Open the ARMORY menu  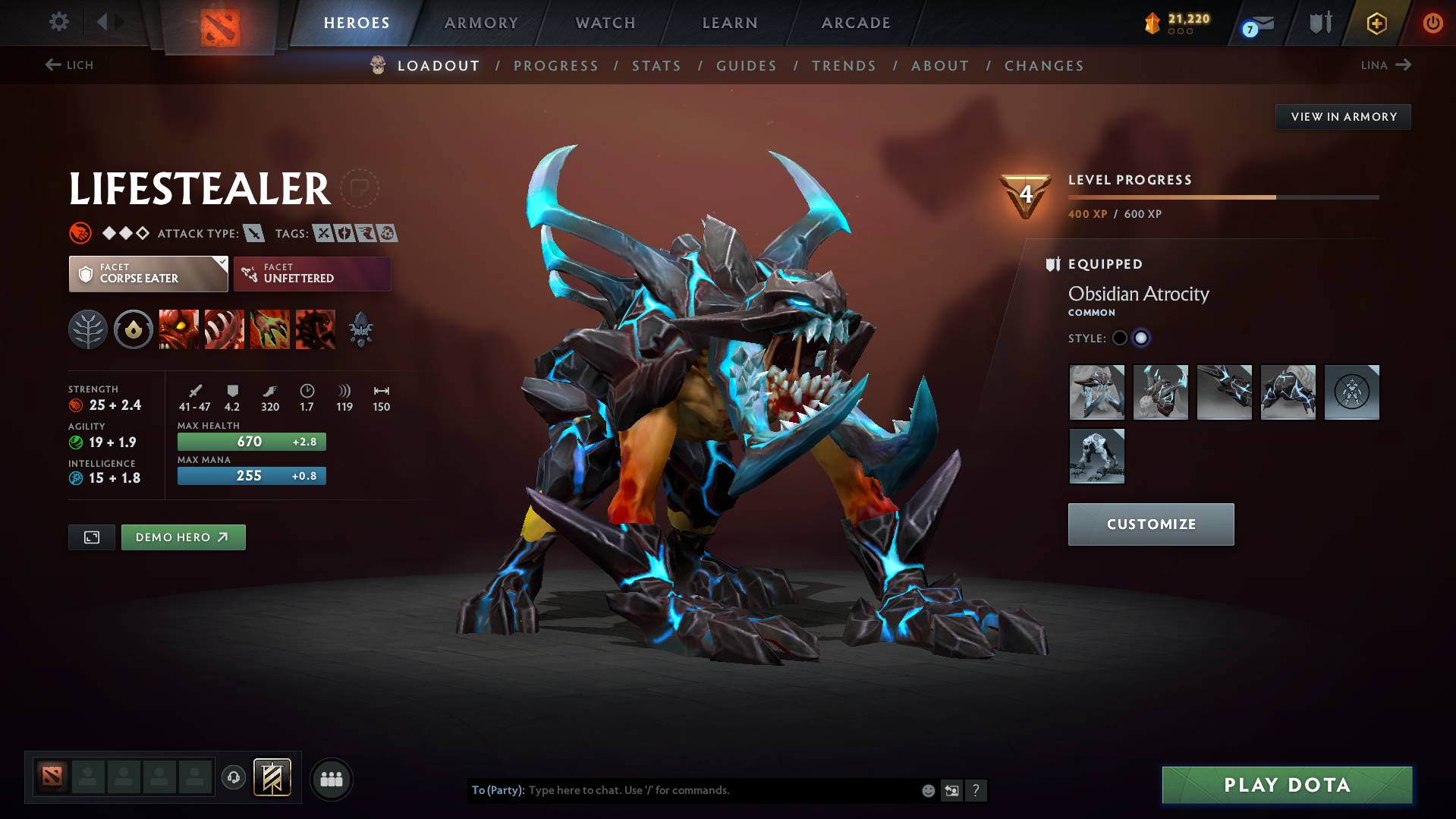[481, 23]
